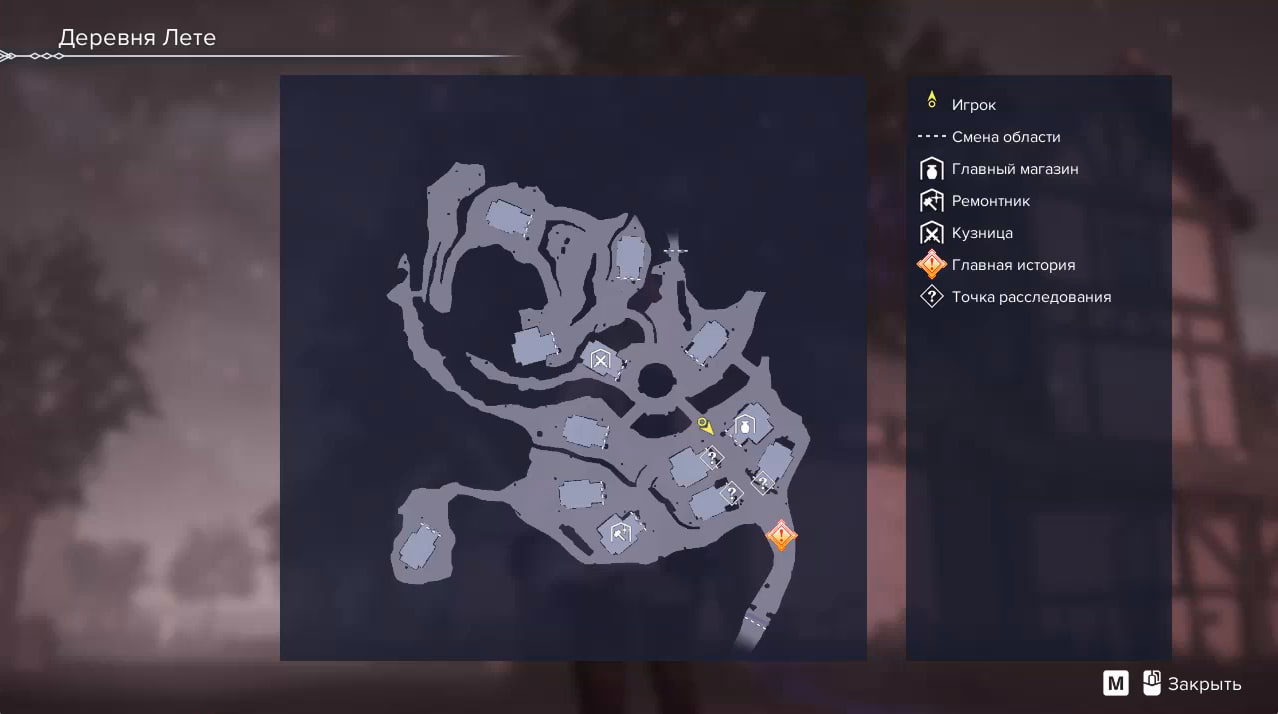Select the orange main story marker on the map

pyautogui.click(x=781, y=536)
